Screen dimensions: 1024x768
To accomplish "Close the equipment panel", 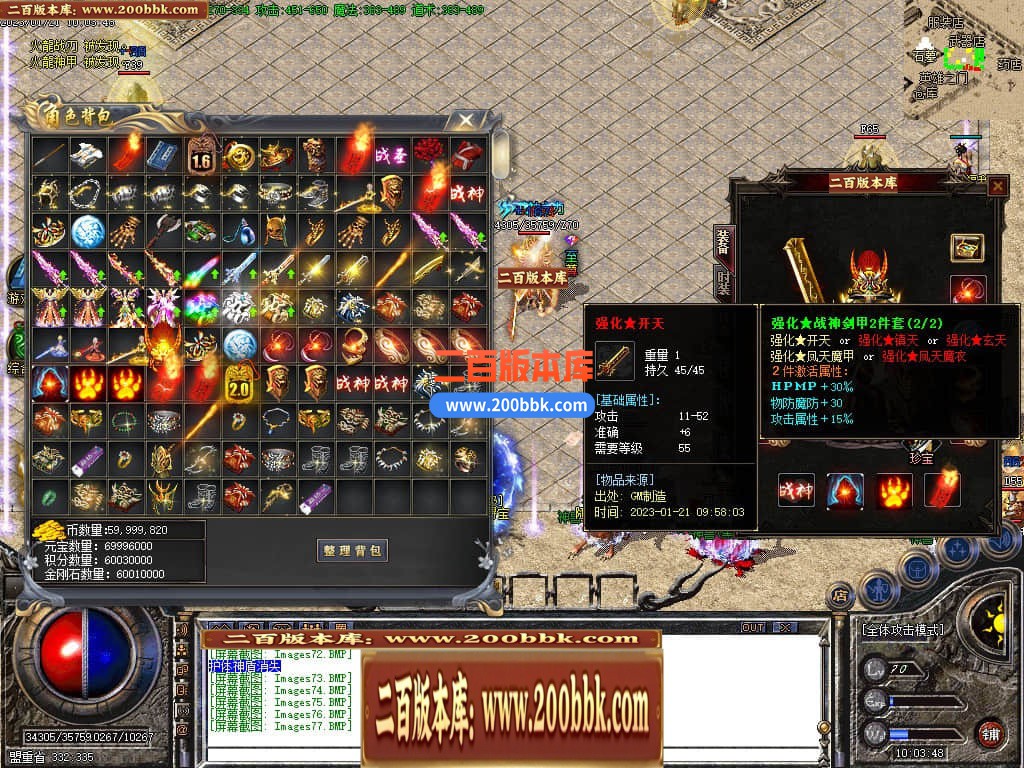I will pos(997,186).
